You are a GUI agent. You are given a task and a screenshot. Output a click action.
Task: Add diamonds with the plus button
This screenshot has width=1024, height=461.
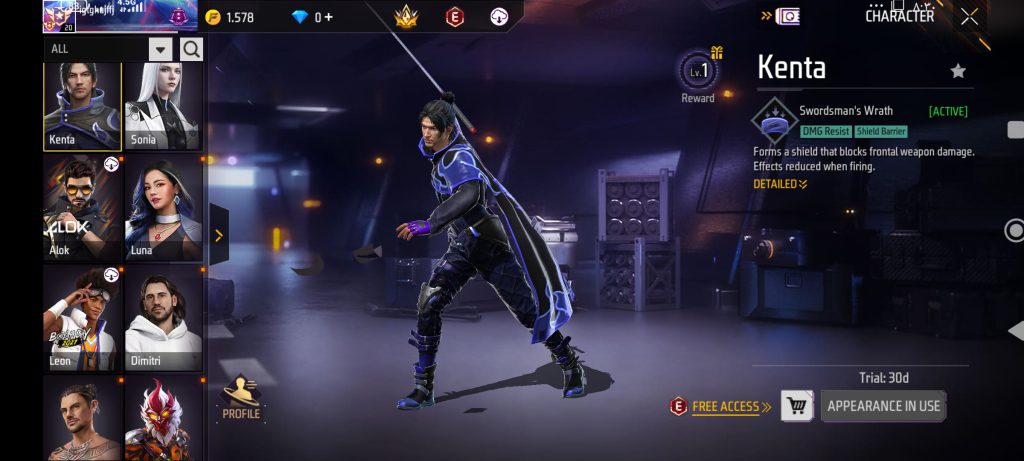pyautogui.click(x=329, y=17)
